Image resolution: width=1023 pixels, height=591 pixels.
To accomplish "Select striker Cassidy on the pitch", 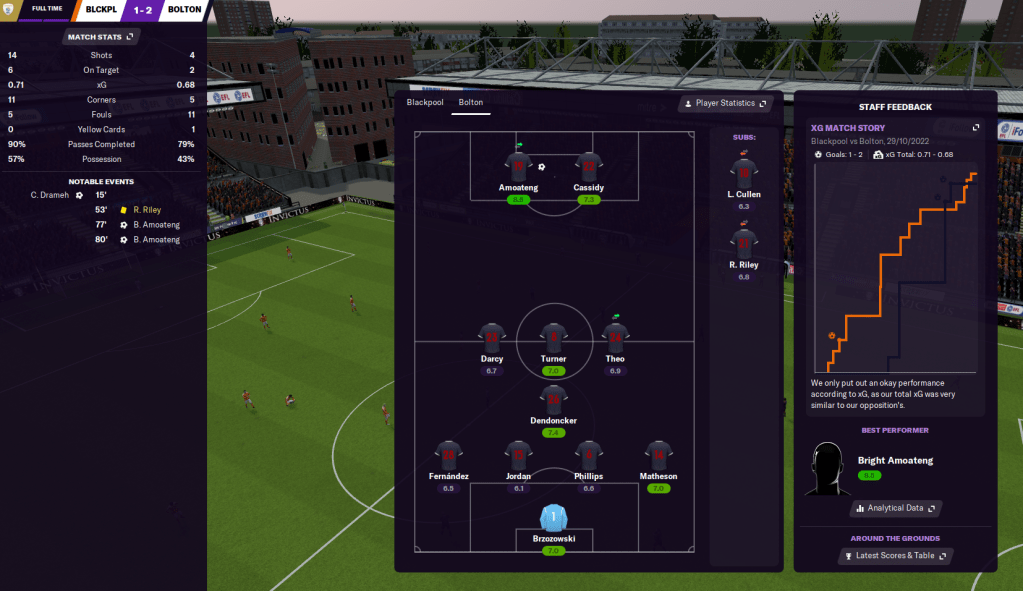I will point(588,168).
